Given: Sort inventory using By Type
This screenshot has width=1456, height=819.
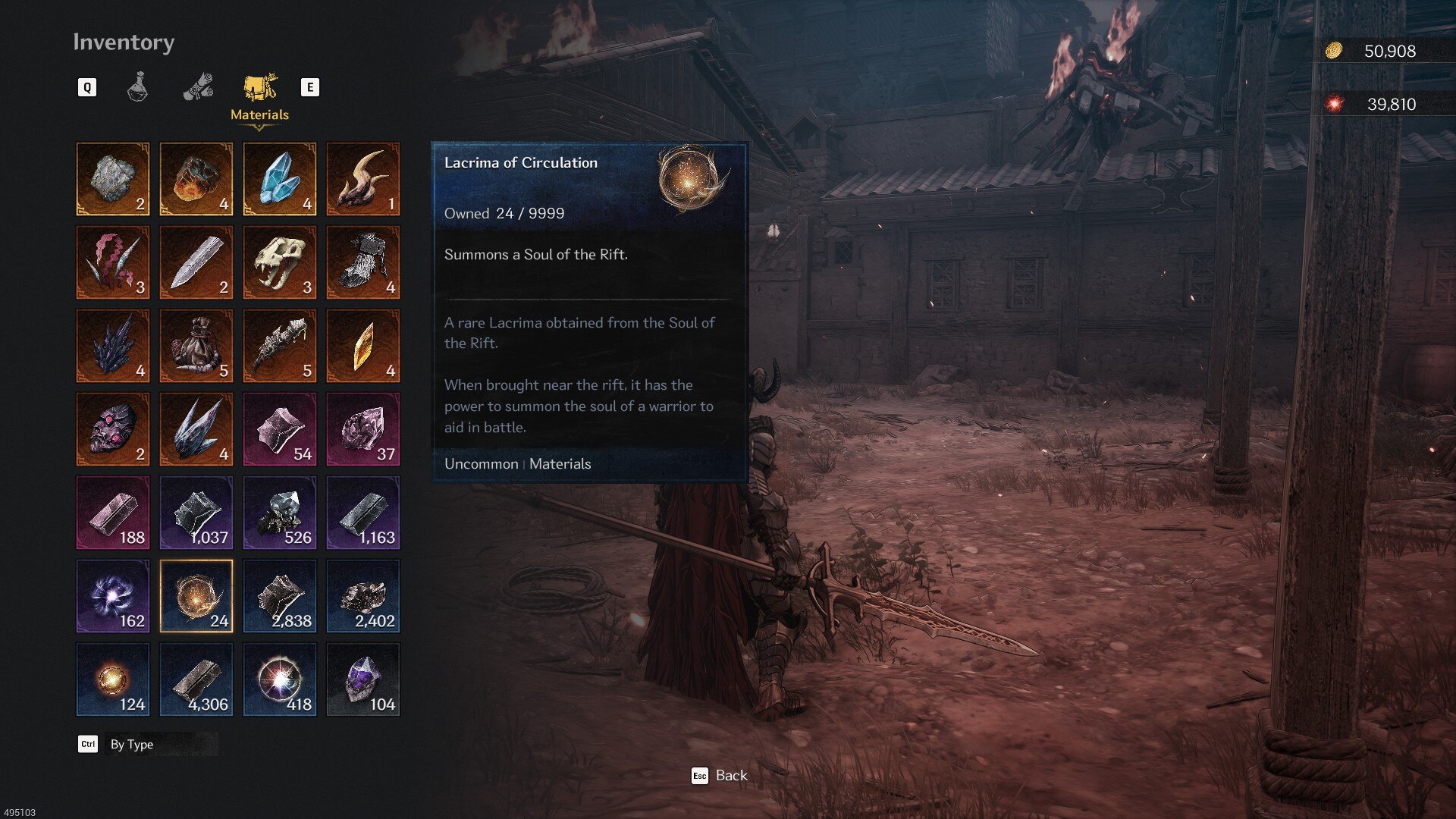Looking at the screenshot, I should pyautogui.click(x=131, y=744).
